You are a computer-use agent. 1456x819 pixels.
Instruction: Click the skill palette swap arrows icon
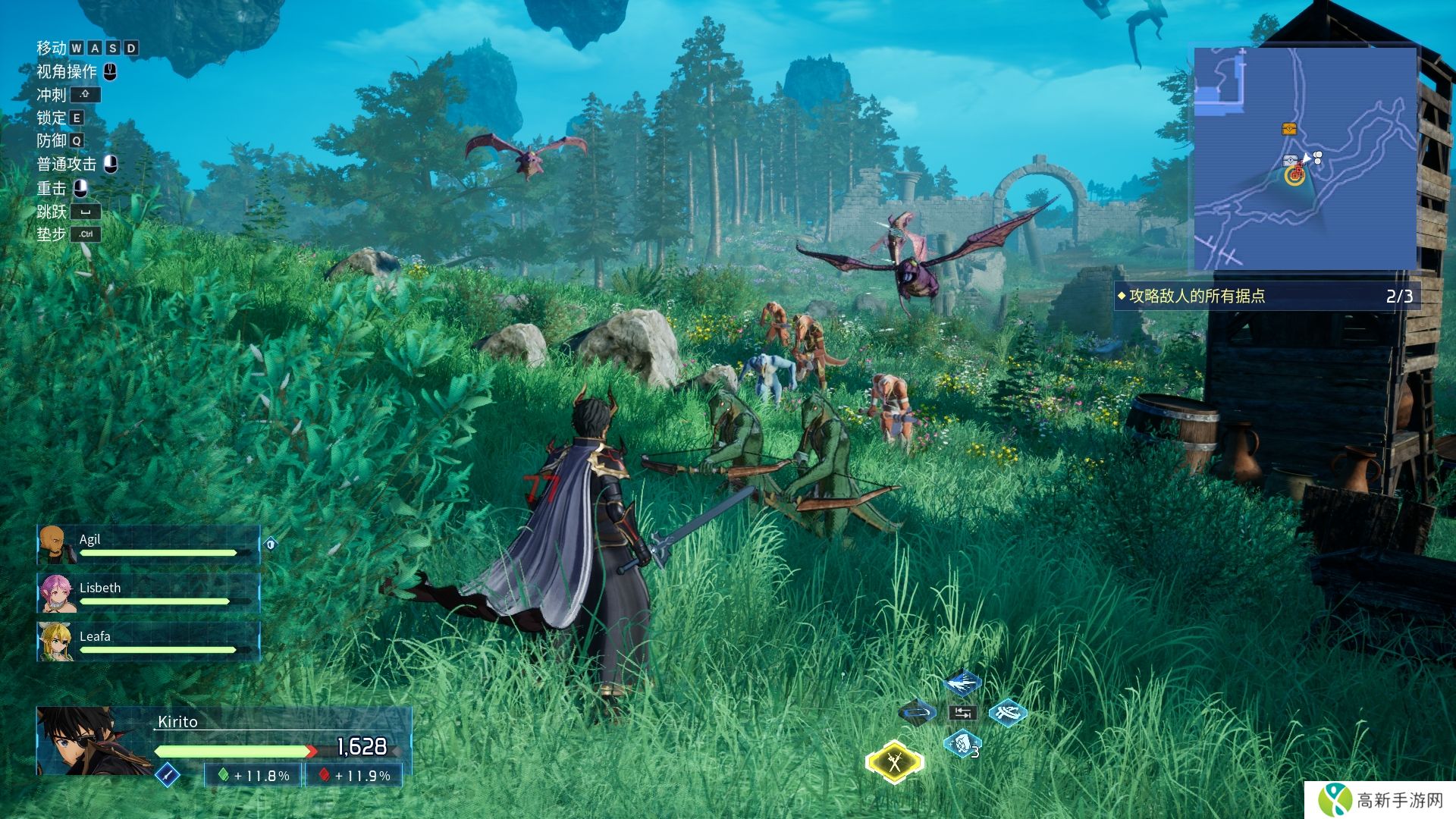tap(962, 713)
